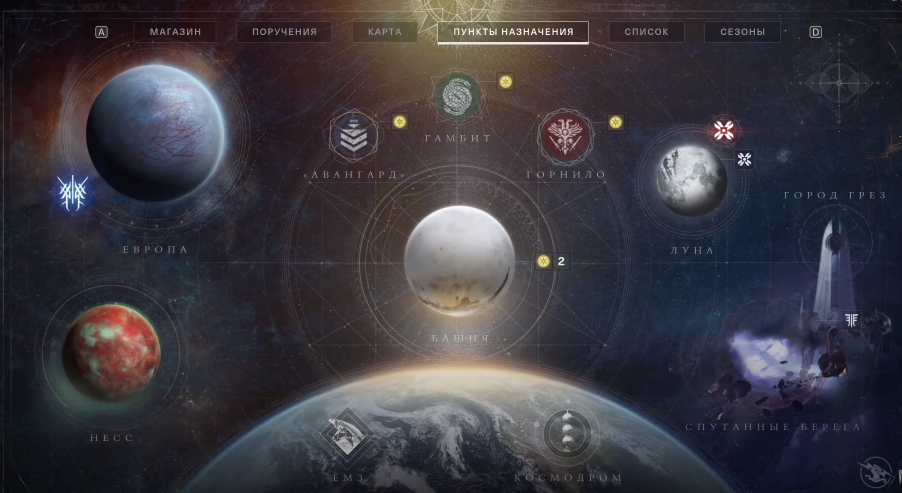Open the Авангард activity emblem
This screenshot has width=902, height=493.
tap(355, 135)
